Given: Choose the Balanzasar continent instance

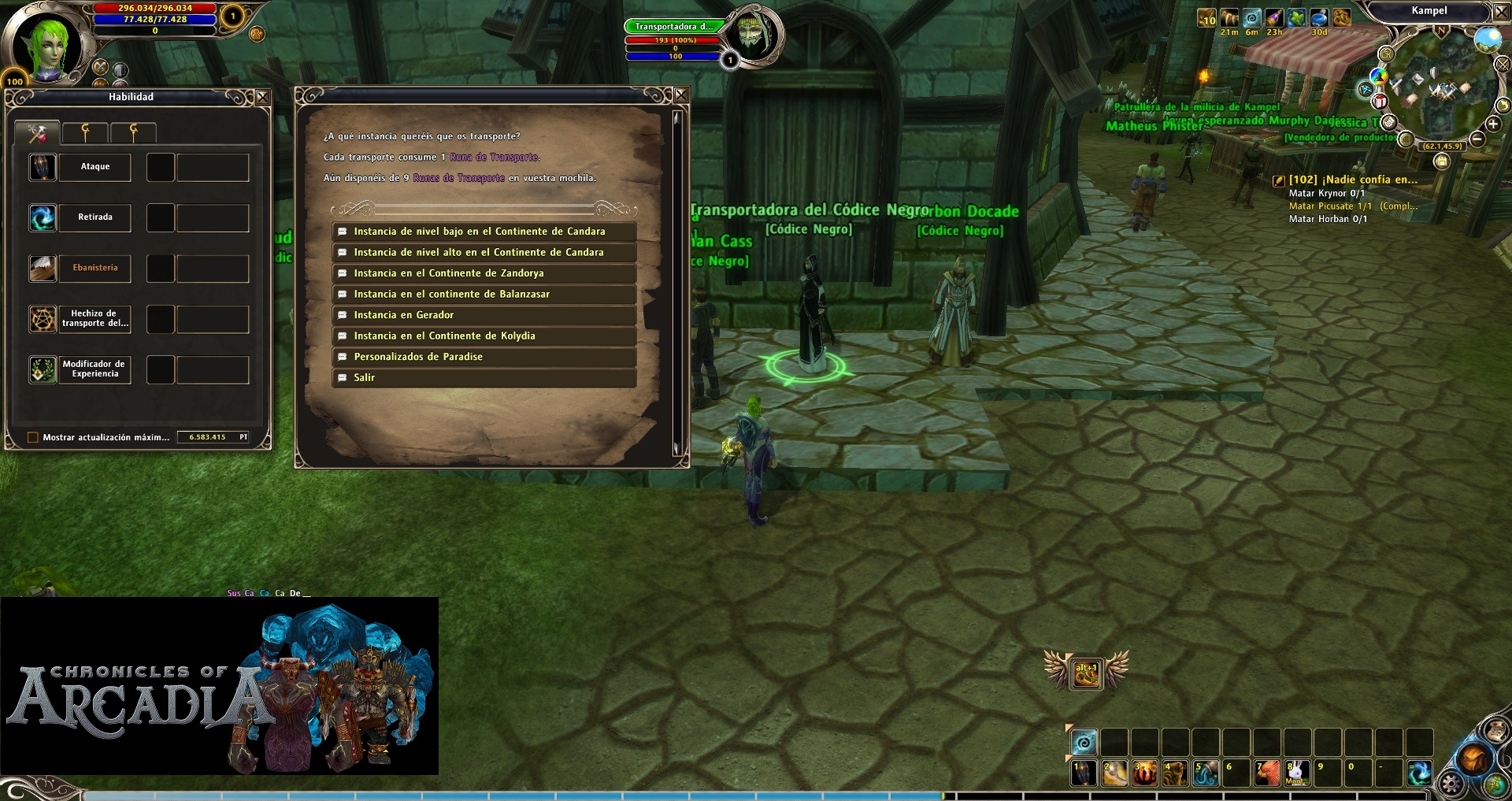Looking at the screenshot, I should click(451, 295).
